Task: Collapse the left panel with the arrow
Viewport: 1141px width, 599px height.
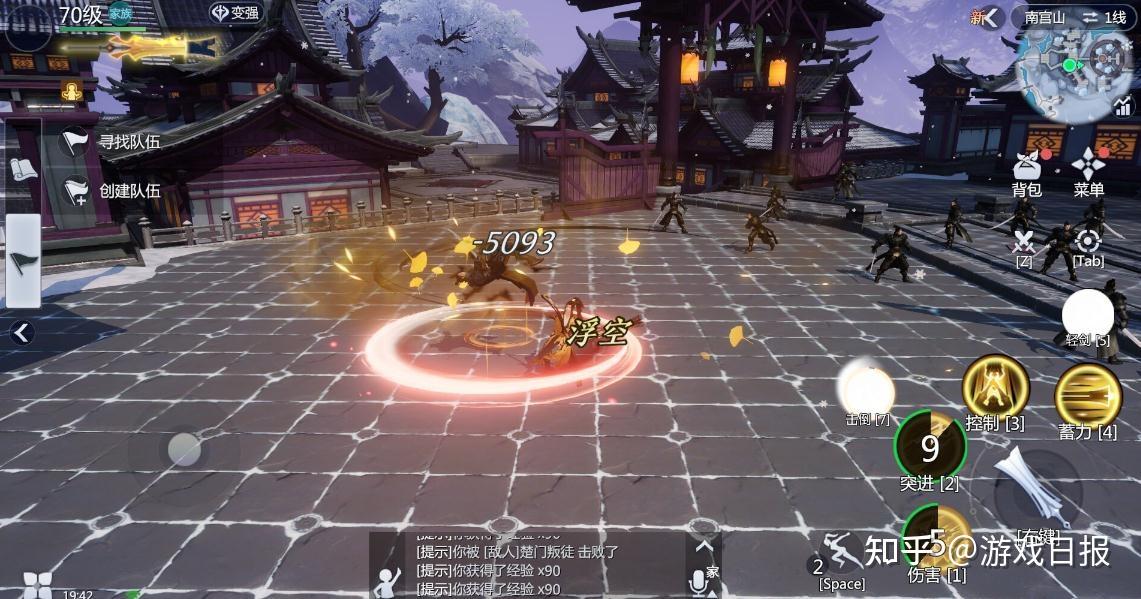Action: coord(22,333)
